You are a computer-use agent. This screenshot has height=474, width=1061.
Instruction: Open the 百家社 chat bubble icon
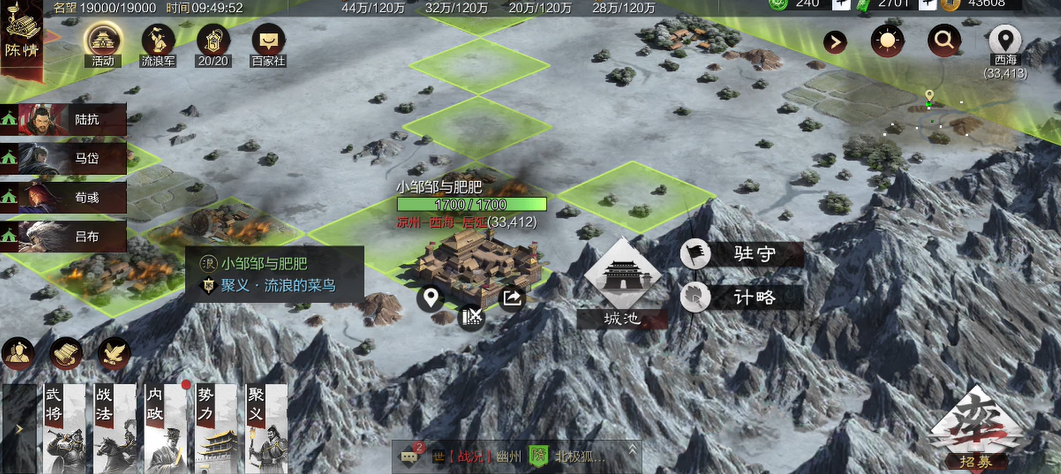tap(267, 42)
